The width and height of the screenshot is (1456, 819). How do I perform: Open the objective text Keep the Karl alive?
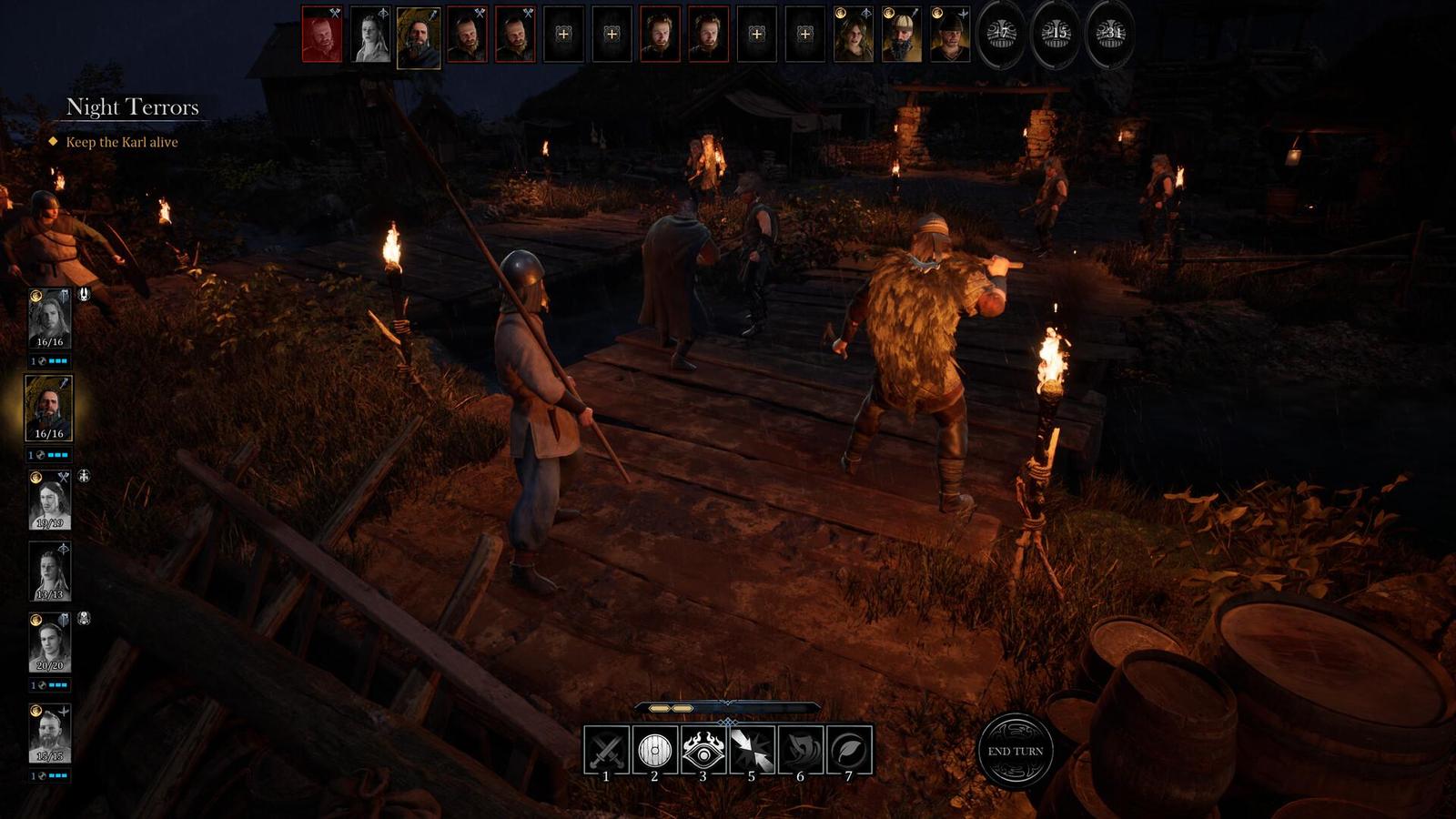click(123, 143)
